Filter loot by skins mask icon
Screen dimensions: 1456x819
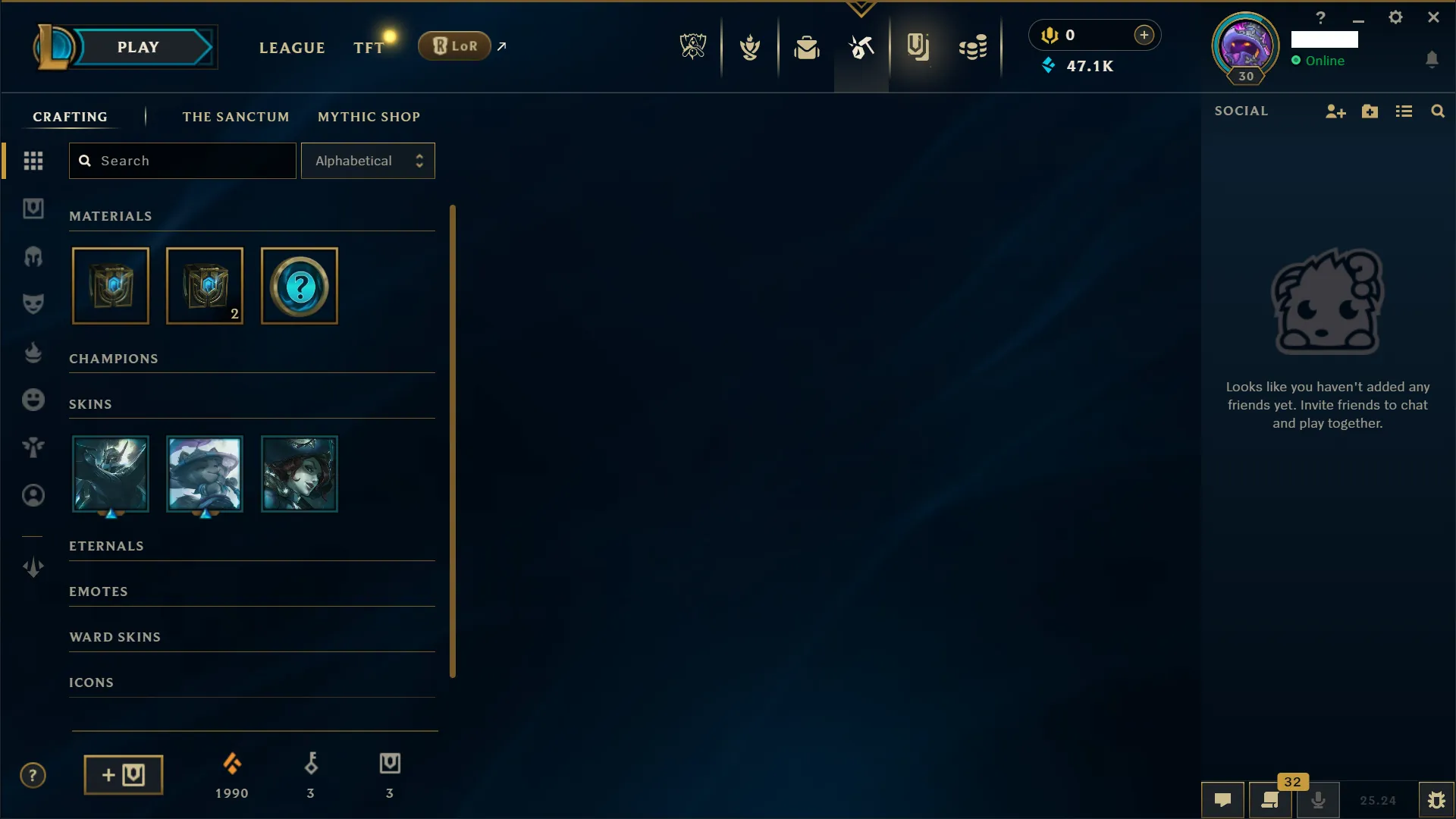click(33, 303)
